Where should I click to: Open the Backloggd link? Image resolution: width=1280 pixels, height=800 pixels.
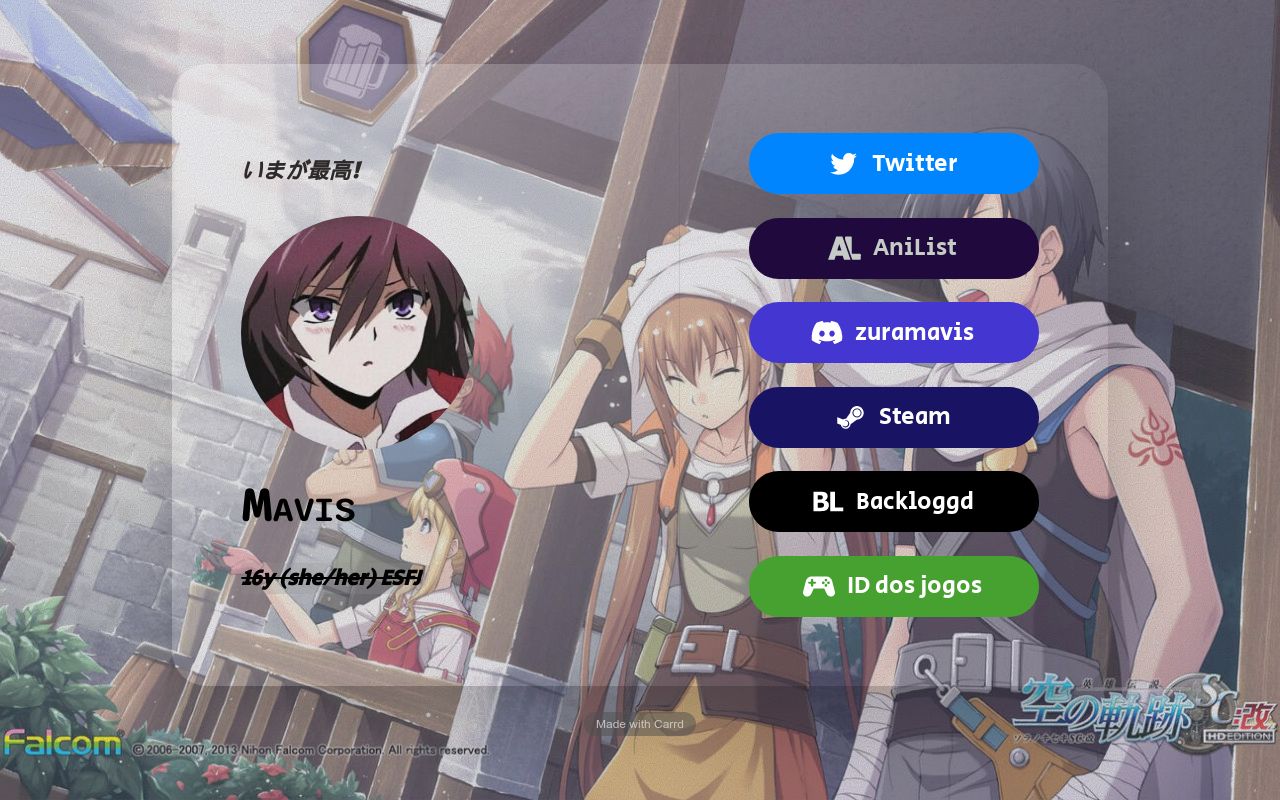893,501
